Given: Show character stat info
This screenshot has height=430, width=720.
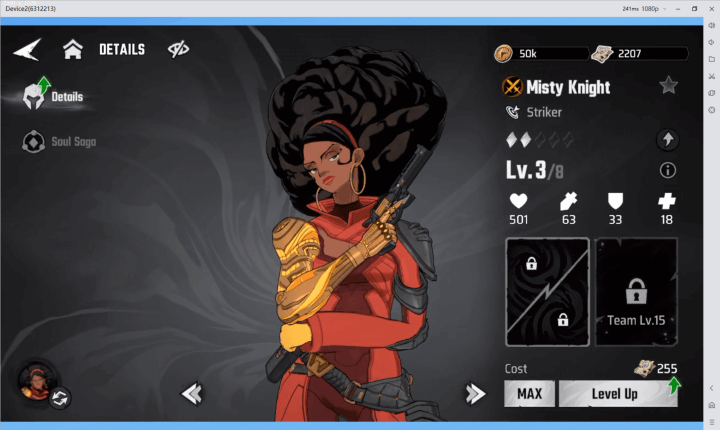Looking at the screenshot, I should pyautogui.click(x=668, y=170).
